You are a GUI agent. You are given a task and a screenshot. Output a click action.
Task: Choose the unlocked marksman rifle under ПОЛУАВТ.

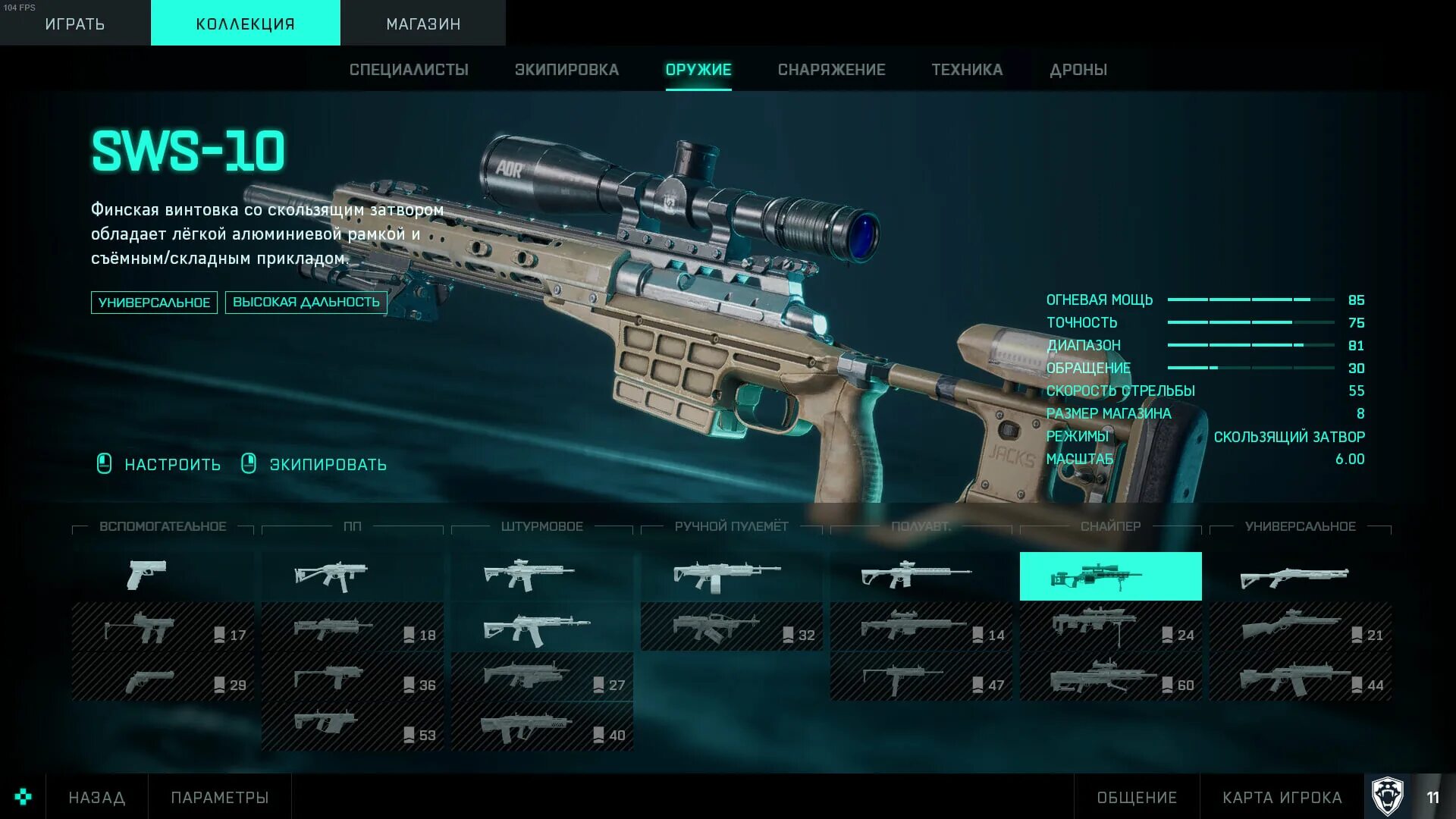click(915, 576)
